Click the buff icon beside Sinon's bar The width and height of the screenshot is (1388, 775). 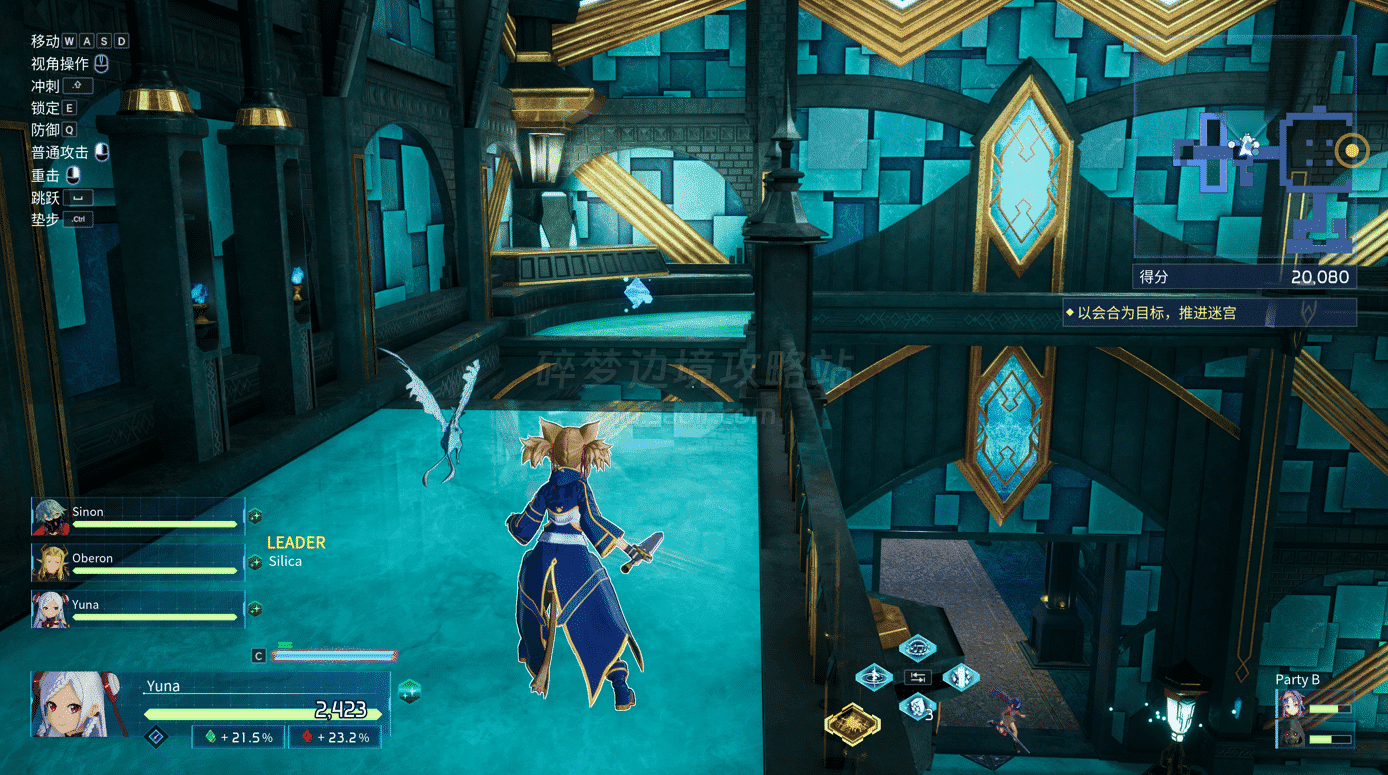point(255,516)
